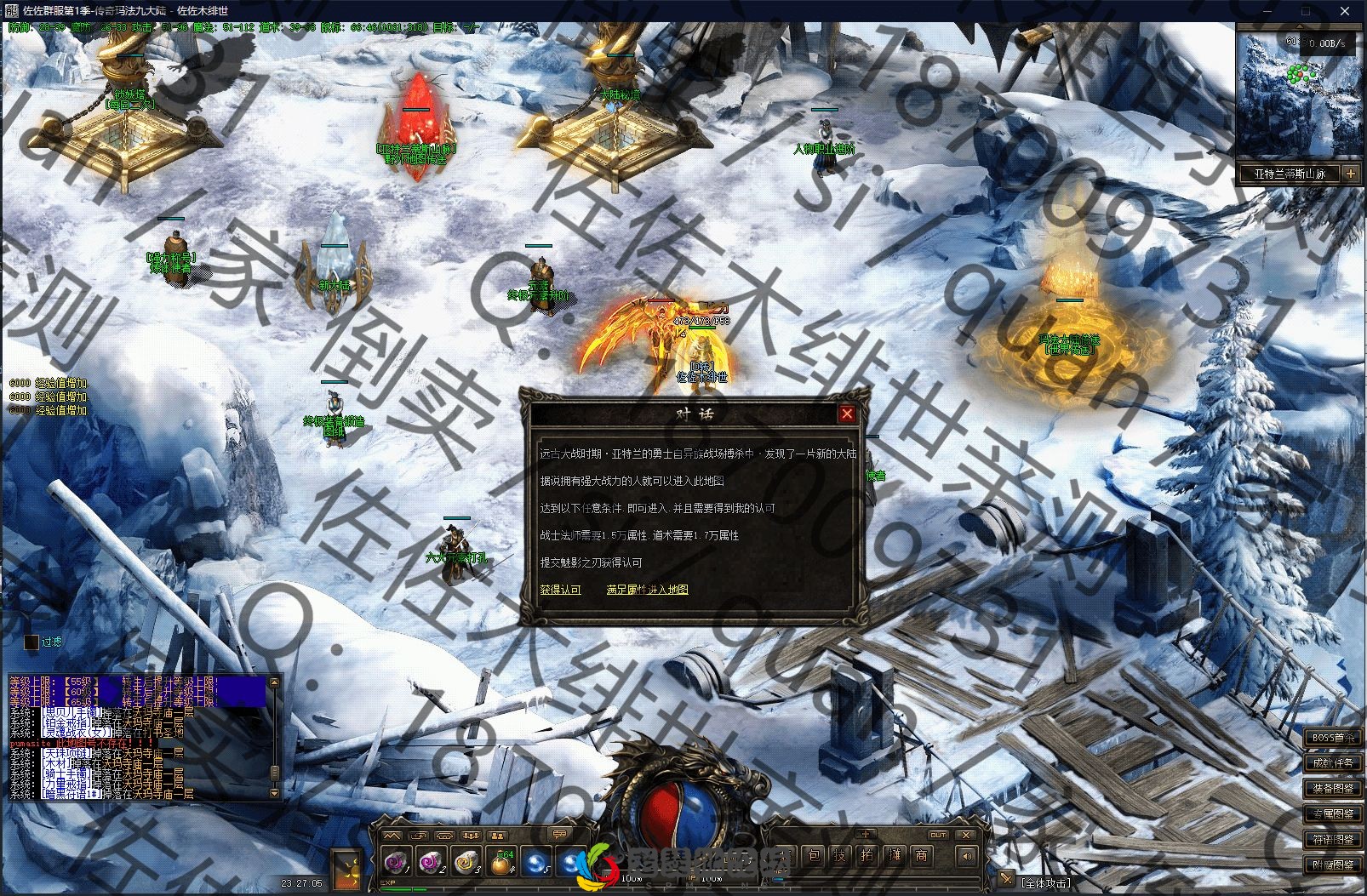
Task: Use the yellow swirl scroll in slot 3
Action: tap(466, 862)
